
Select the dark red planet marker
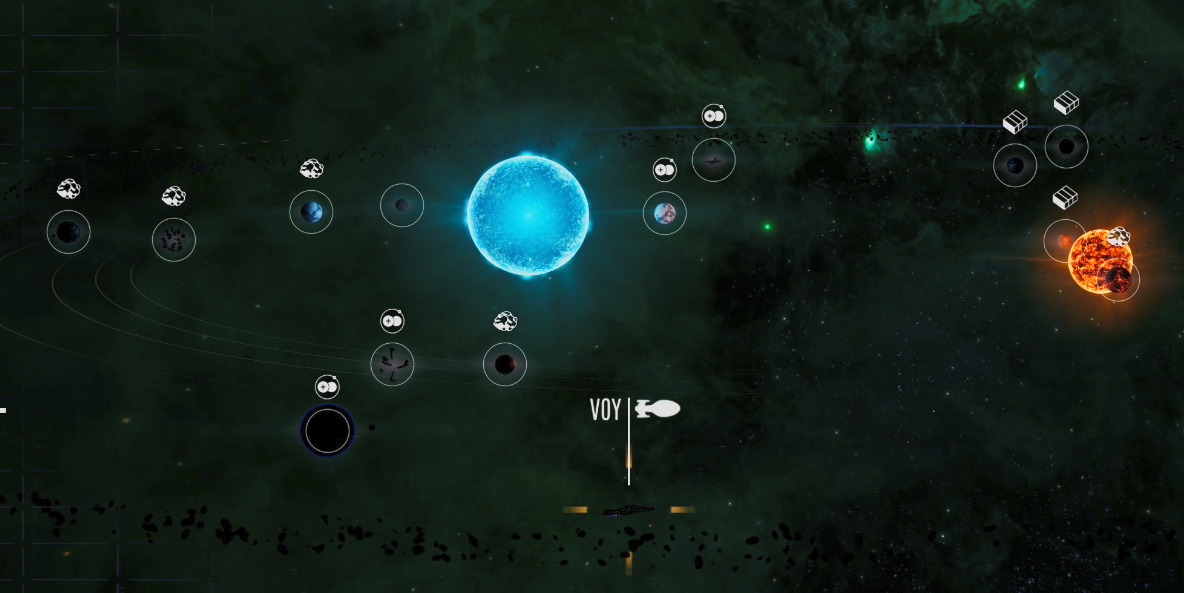[x=505, y=364]
